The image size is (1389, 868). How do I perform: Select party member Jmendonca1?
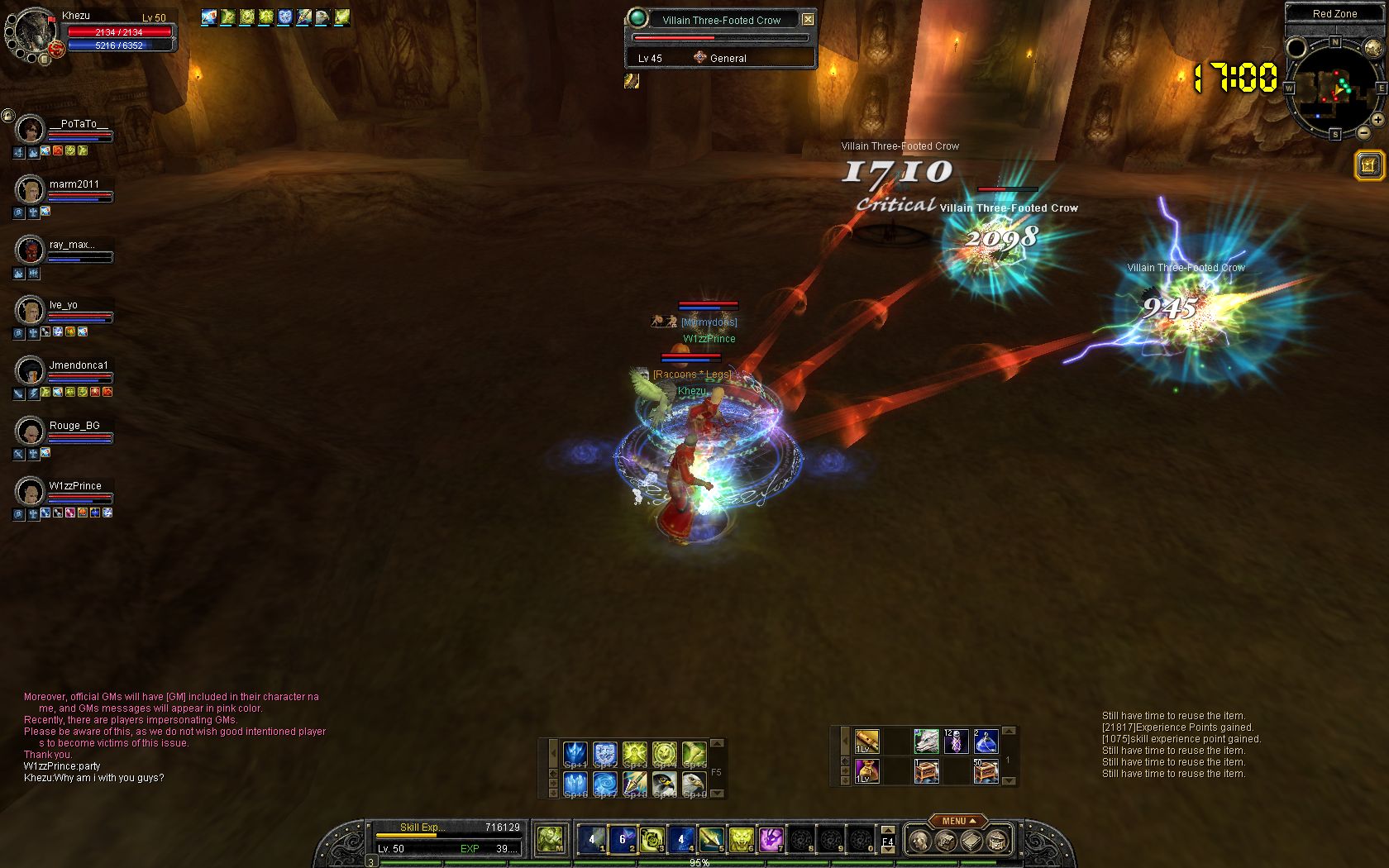point(31,370)
